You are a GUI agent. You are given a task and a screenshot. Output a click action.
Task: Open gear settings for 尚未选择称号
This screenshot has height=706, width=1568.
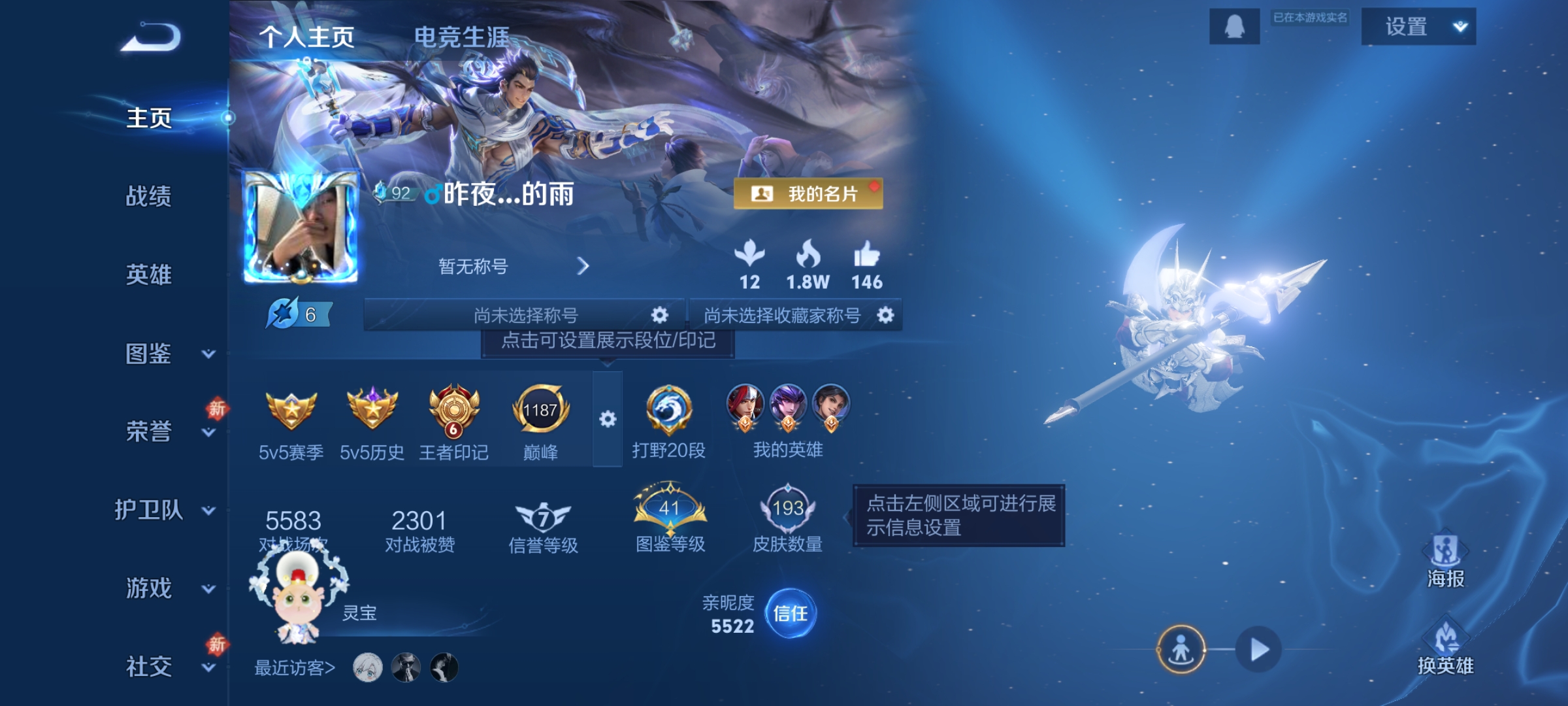(659, 315)
